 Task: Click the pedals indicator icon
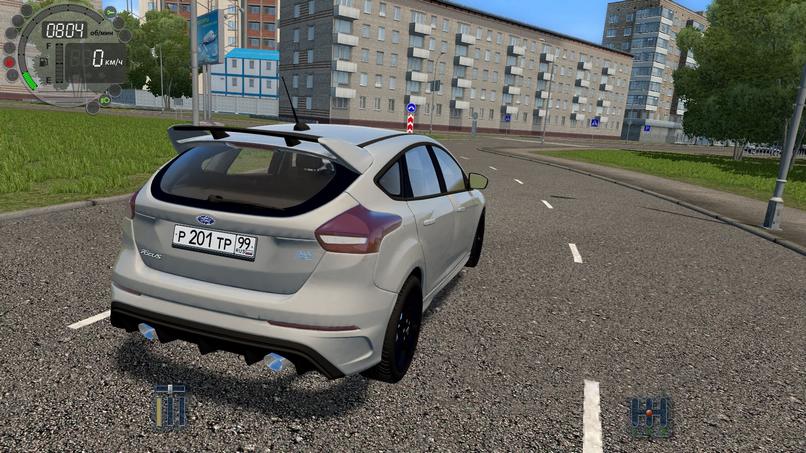coord(169,408)
